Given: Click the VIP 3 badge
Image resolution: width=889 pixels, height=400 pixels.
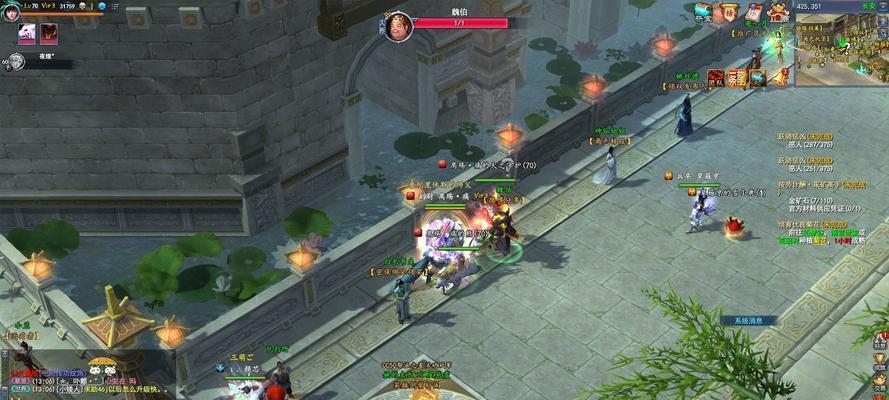Looking at the screenshot, I should coord(48,6).
